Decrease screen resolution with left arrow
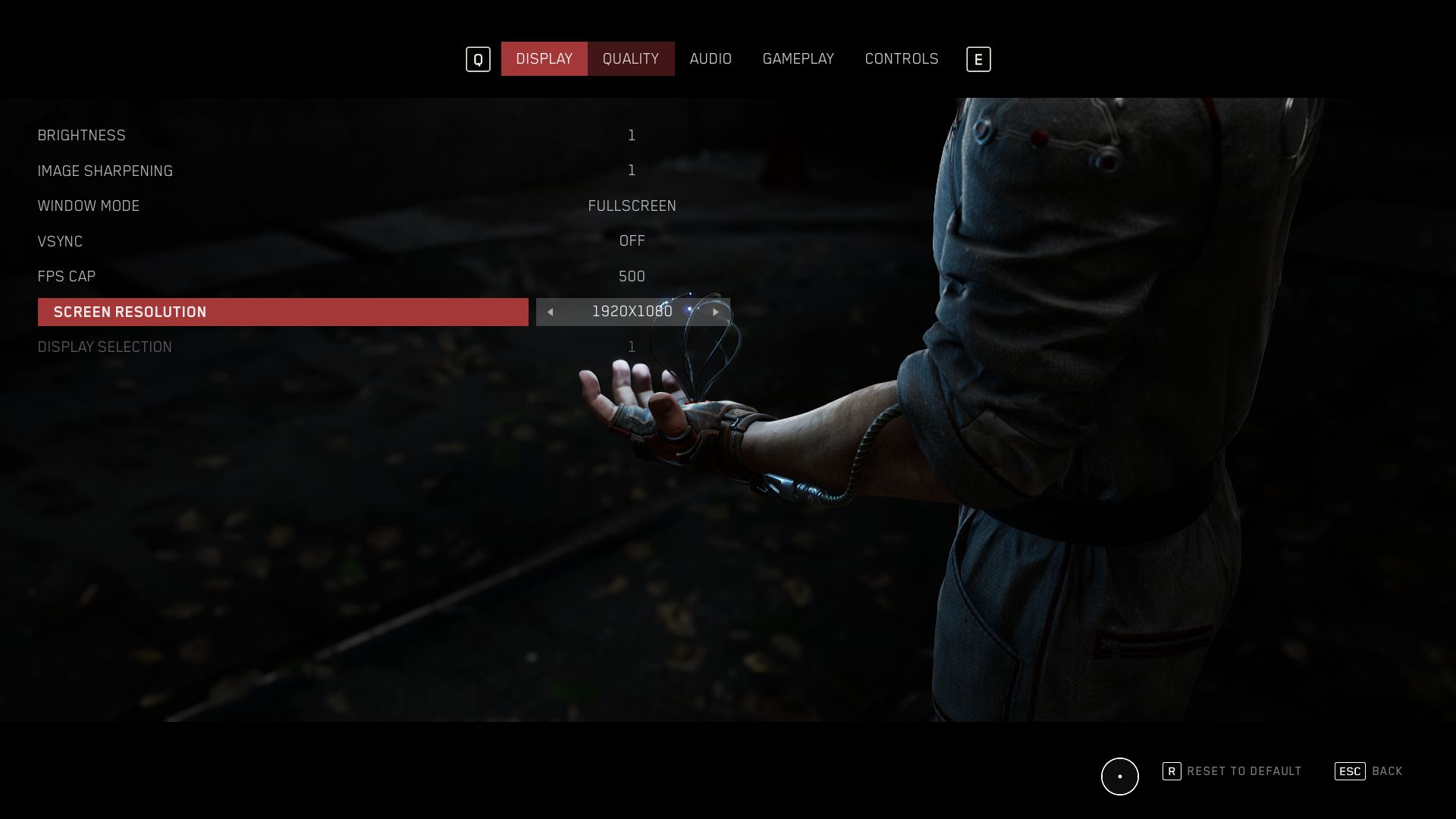Viewport: 1456px width, 819px height. click(551, 312)
